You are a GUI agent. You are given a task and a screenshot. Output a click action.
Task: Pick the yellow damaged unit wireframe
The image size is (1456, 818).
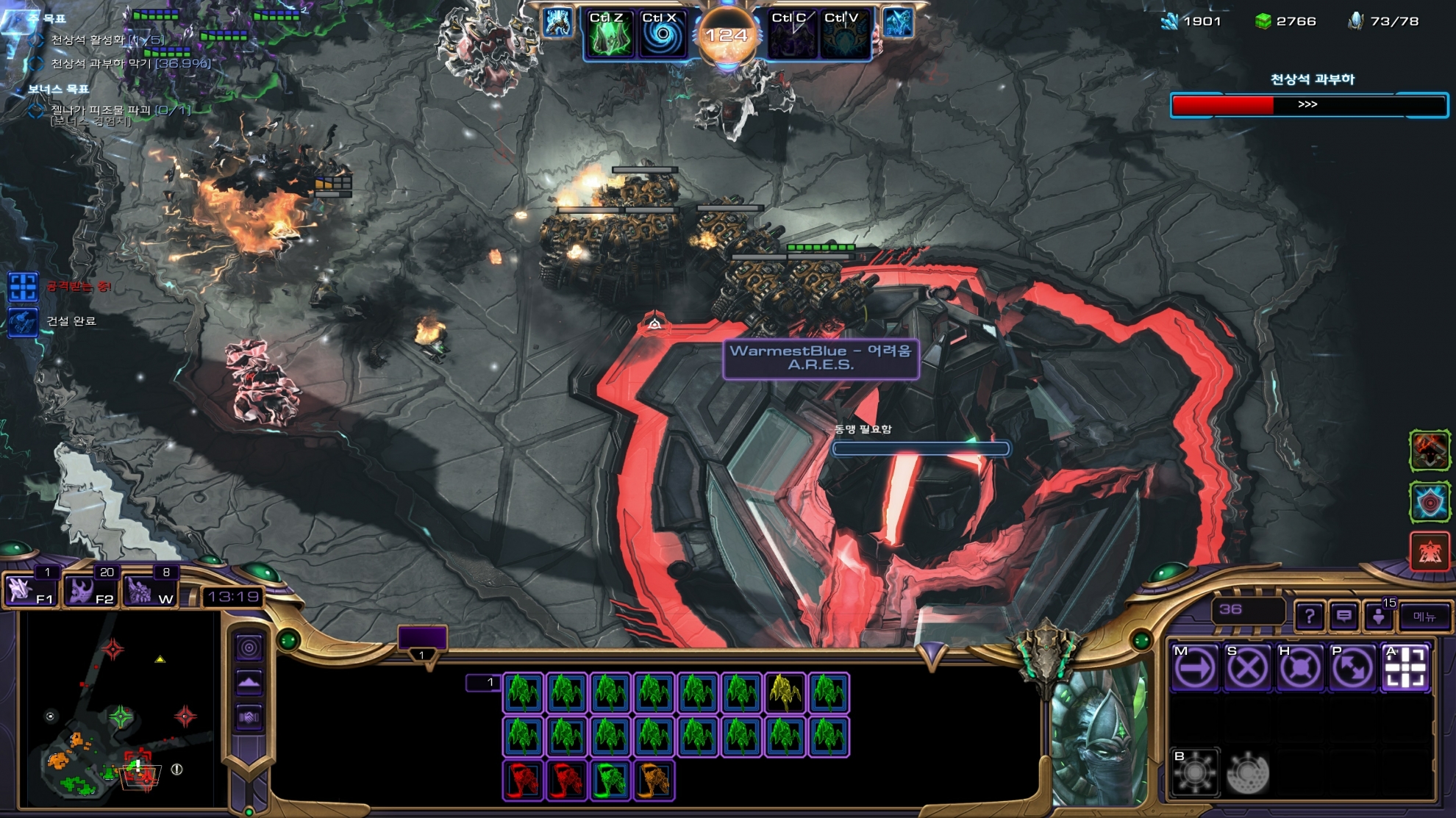click(x=785, y=693)
